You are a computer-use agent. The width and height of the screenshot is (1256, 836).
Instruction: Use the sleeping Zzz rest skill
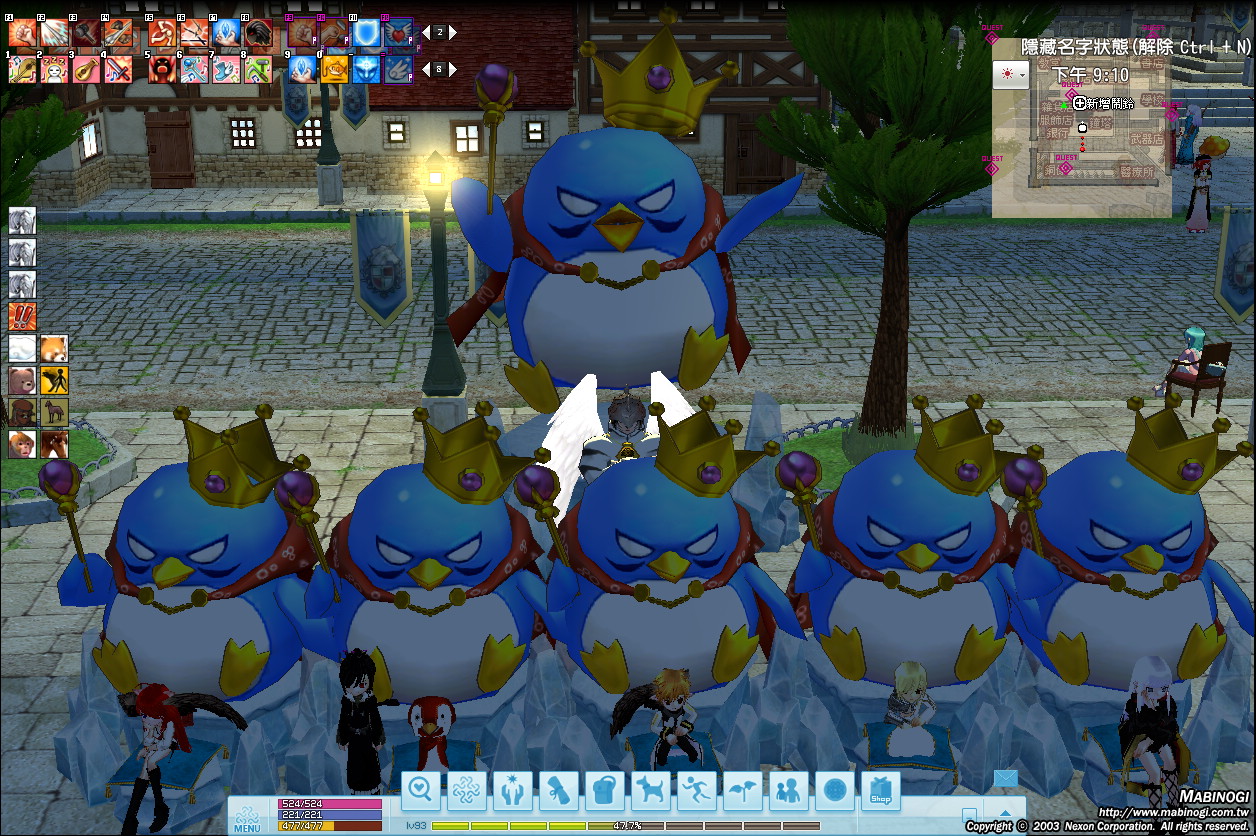54,69
